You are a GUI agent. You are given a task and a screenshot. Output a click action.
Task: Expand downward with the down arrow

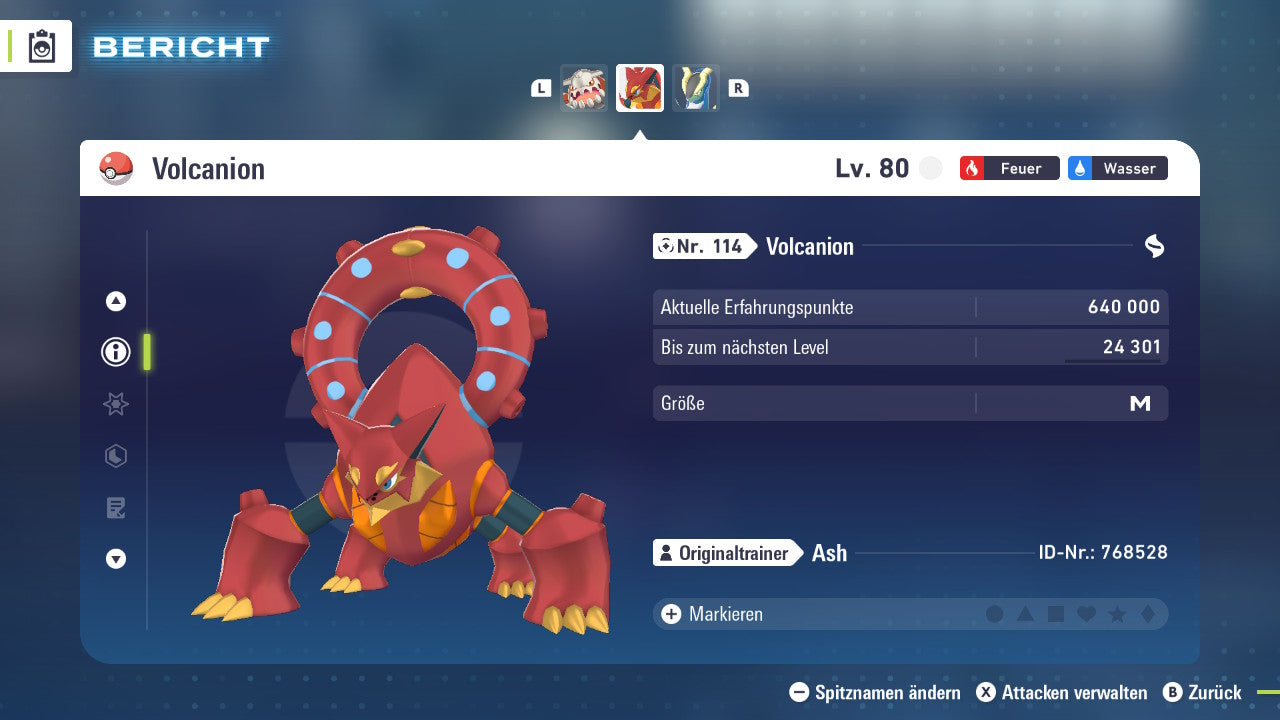[115, 559]
